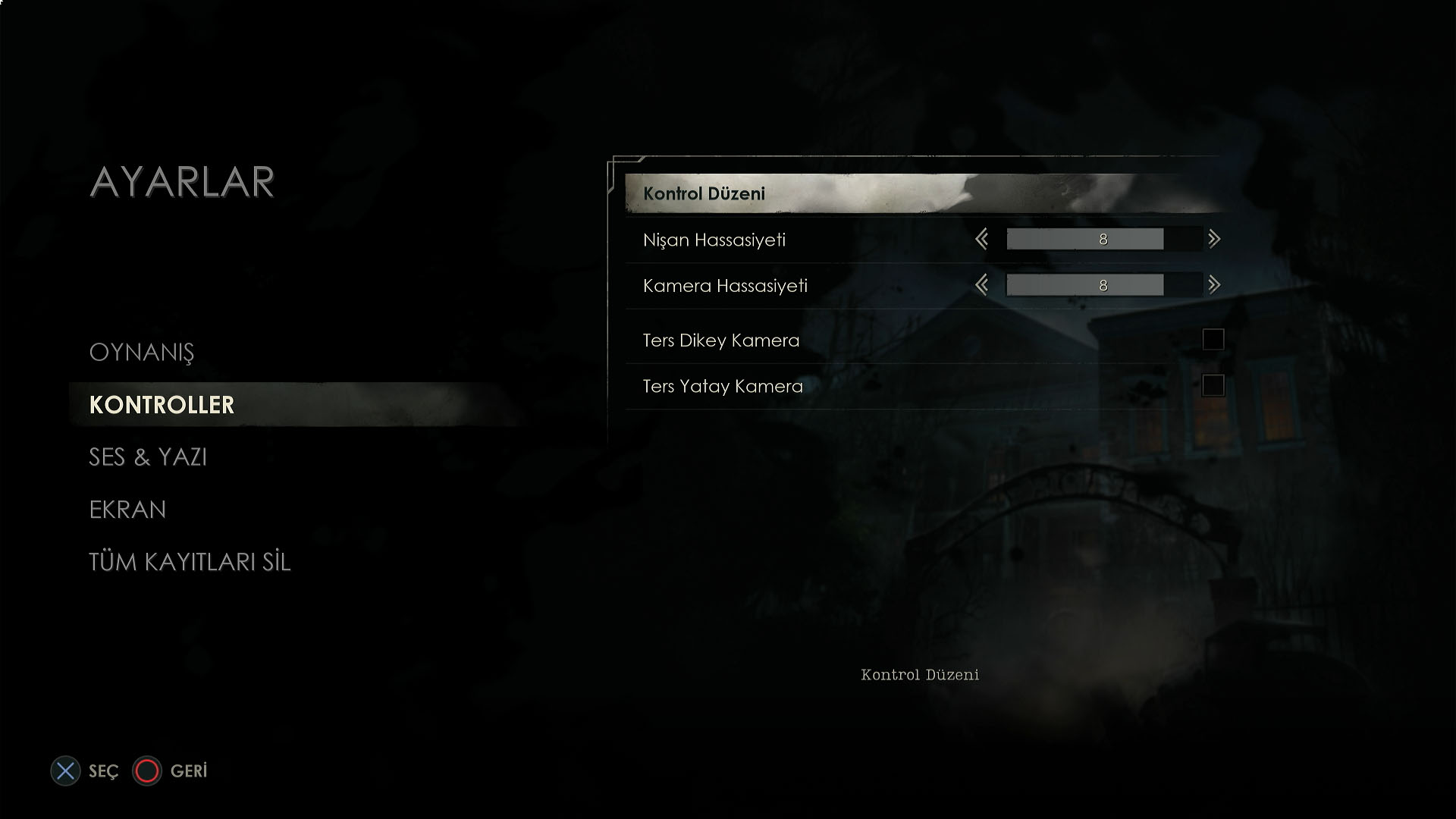1456x819 pixels.
Task: Choose TÜM KAYITLARI SİL option
Action: coord(190,562)
